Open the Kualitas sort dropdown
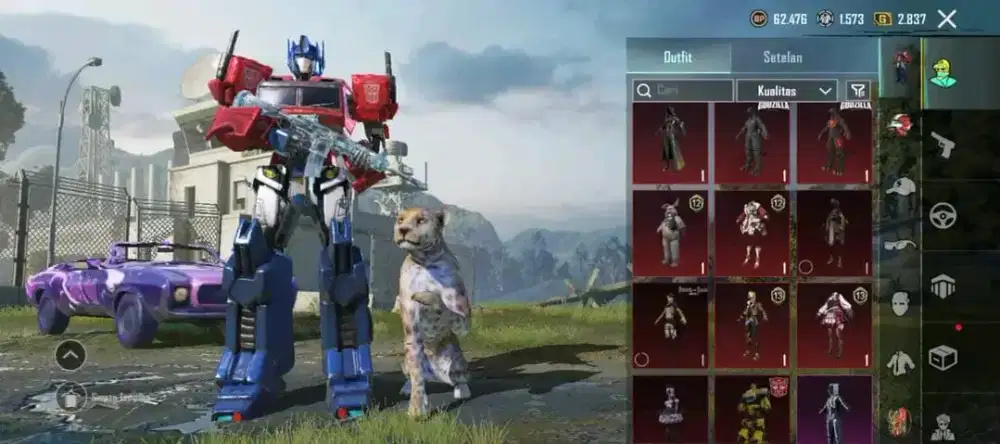The image size is (1000, 444). tap(786, 91)
